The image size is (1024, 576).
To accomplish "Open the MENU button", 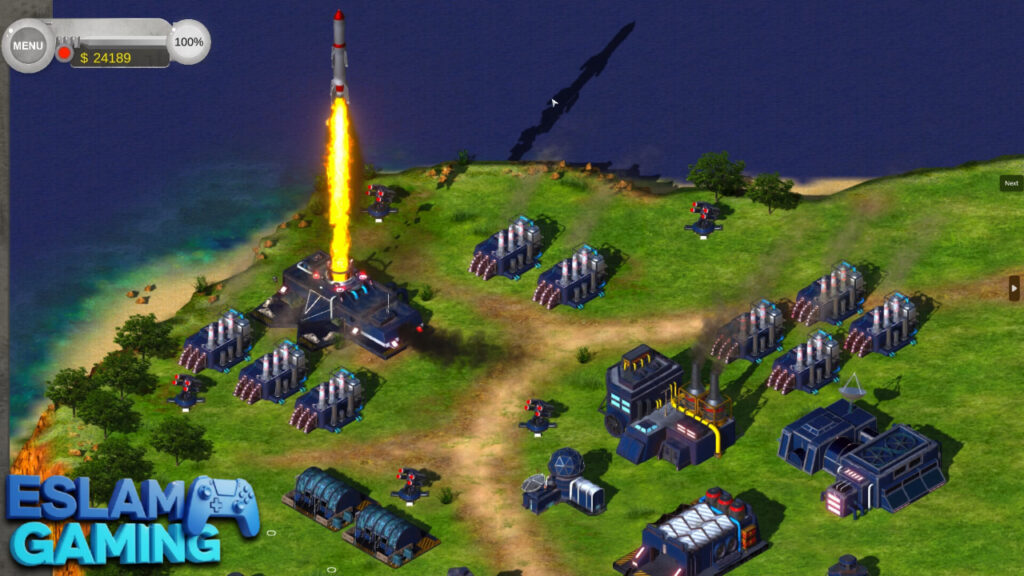I will [28, 45].
